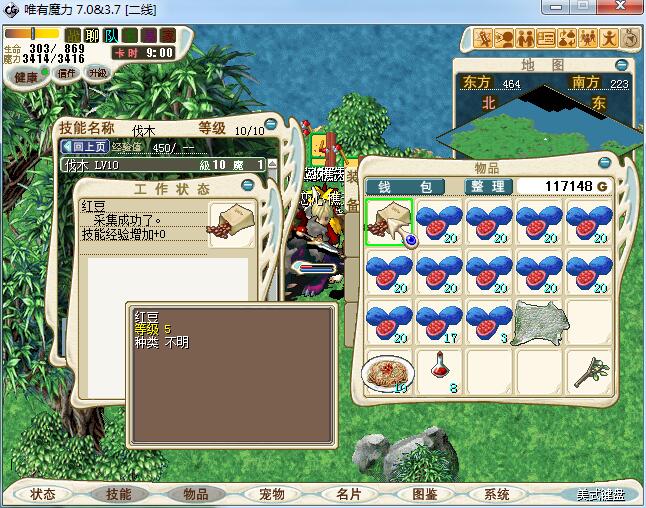The height and width of the screenshot is (508, 646).
Task: Open the 宠物 pet menu
Action: coord(271,494)
